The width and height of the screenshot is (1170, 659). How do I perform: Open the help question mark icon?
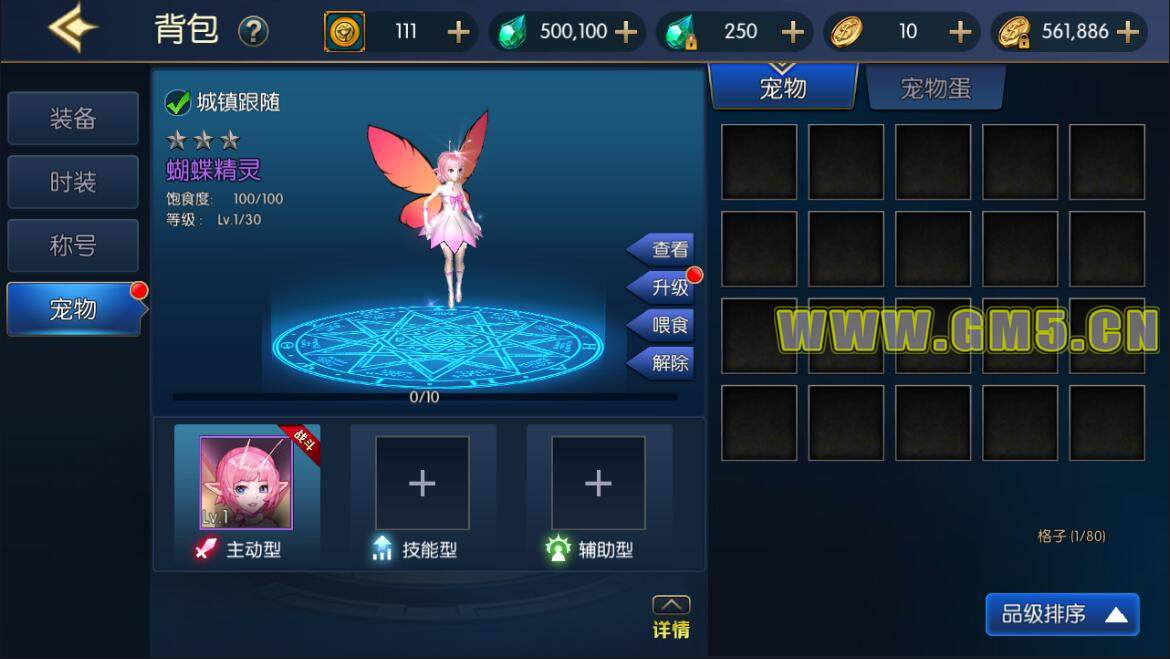tap(253, 32)
